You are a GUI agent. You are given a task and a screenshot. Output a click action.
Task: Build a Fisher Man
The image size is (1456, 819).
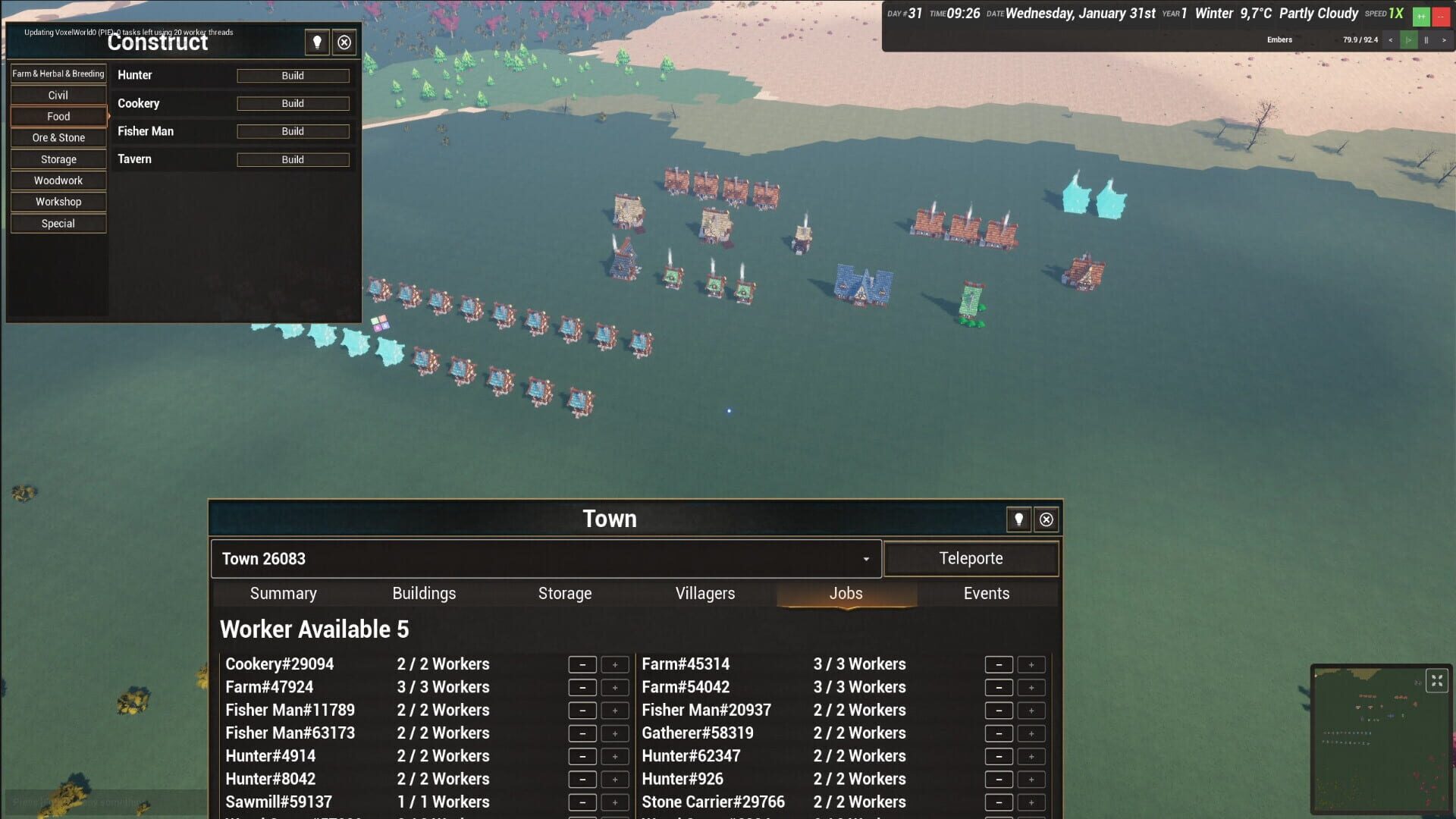pos(292,131)
